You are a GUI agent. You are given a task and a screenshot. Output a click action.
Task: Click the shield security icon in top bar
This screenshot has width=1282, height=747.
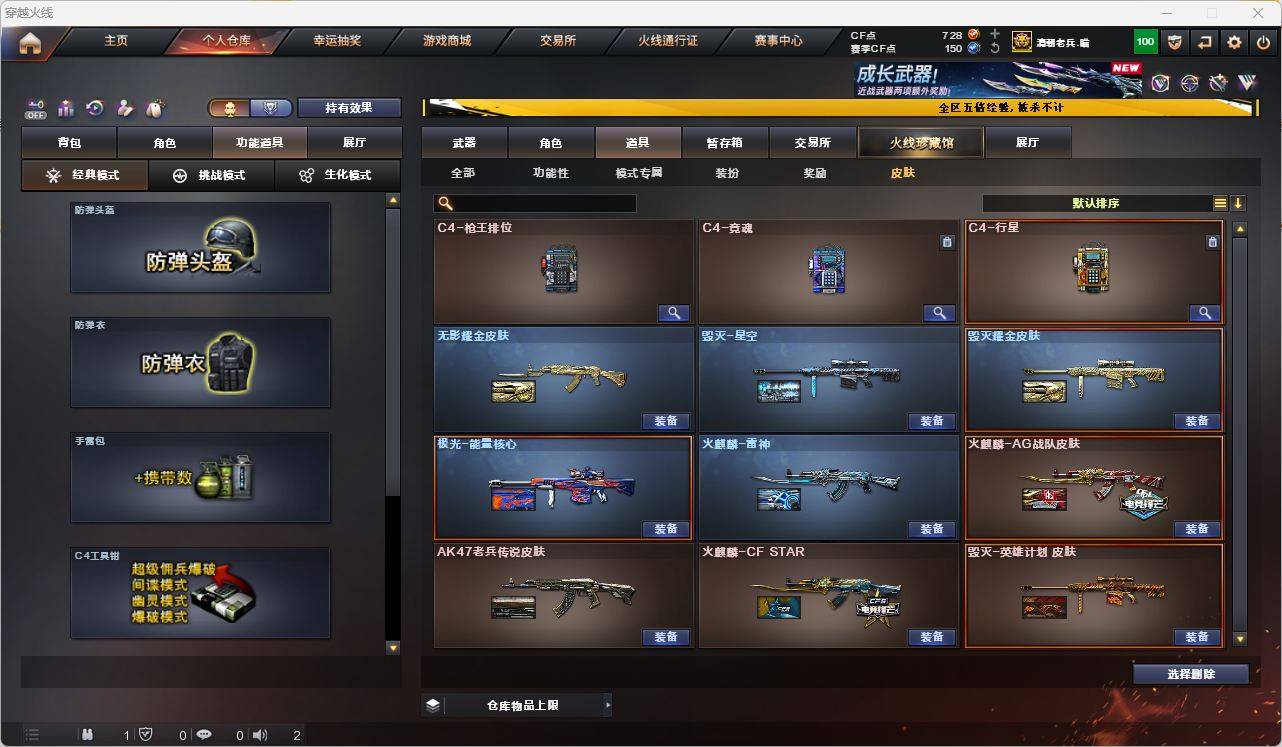coord(1176,41)
